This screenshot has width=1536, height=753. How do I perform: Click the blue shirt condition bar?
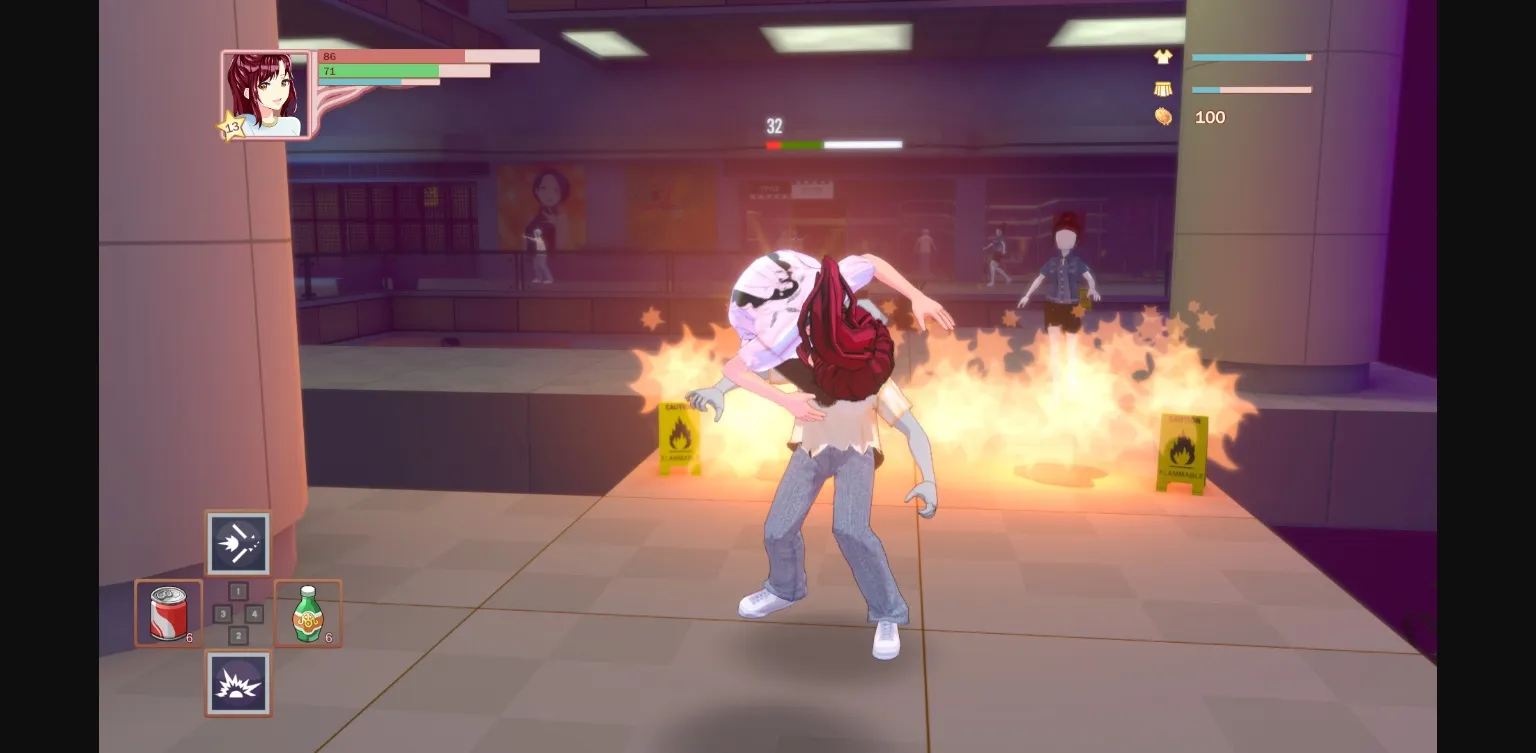tap(1250, 57)
